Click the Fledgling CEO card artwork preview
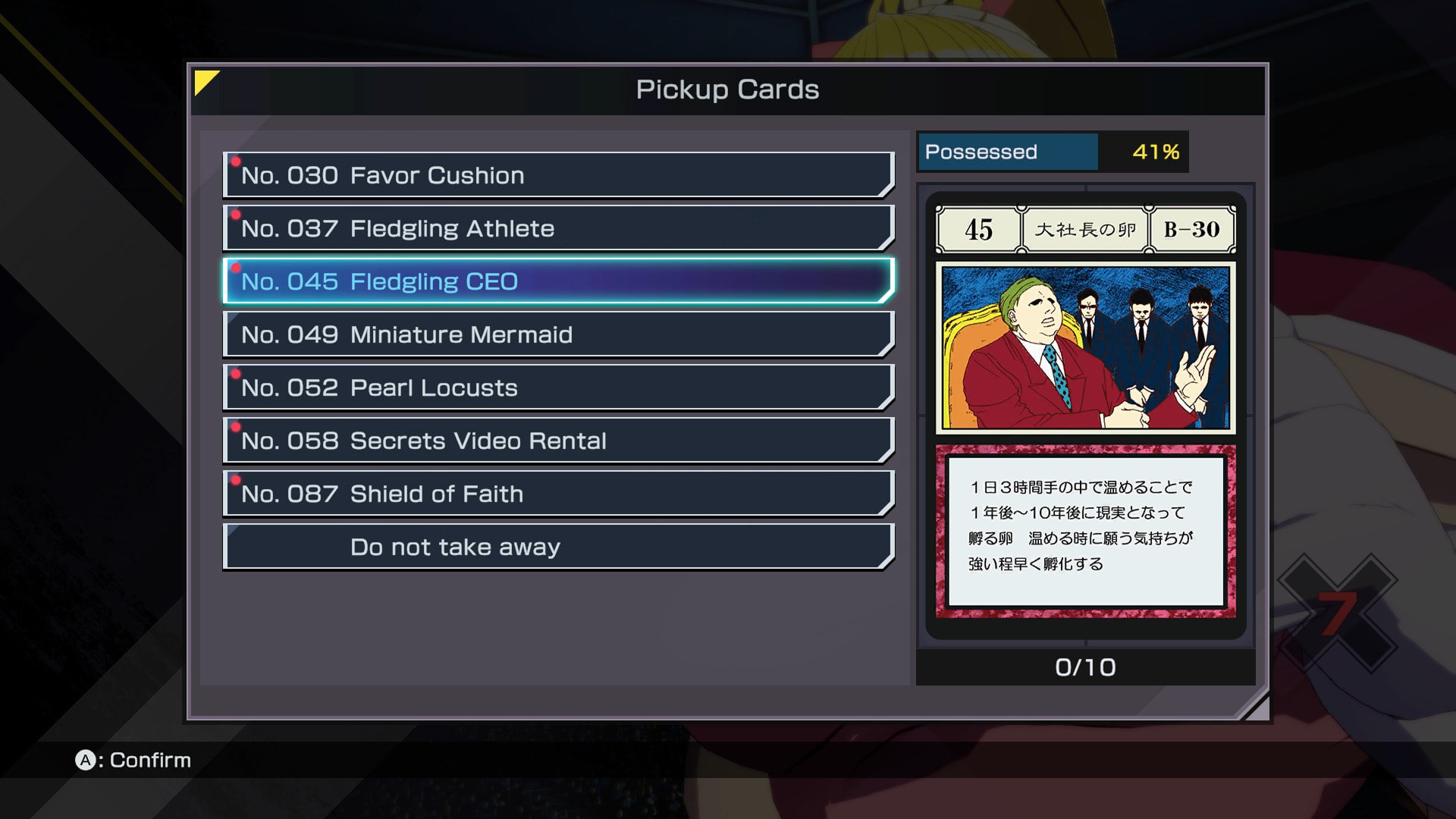 [1085, 347]
